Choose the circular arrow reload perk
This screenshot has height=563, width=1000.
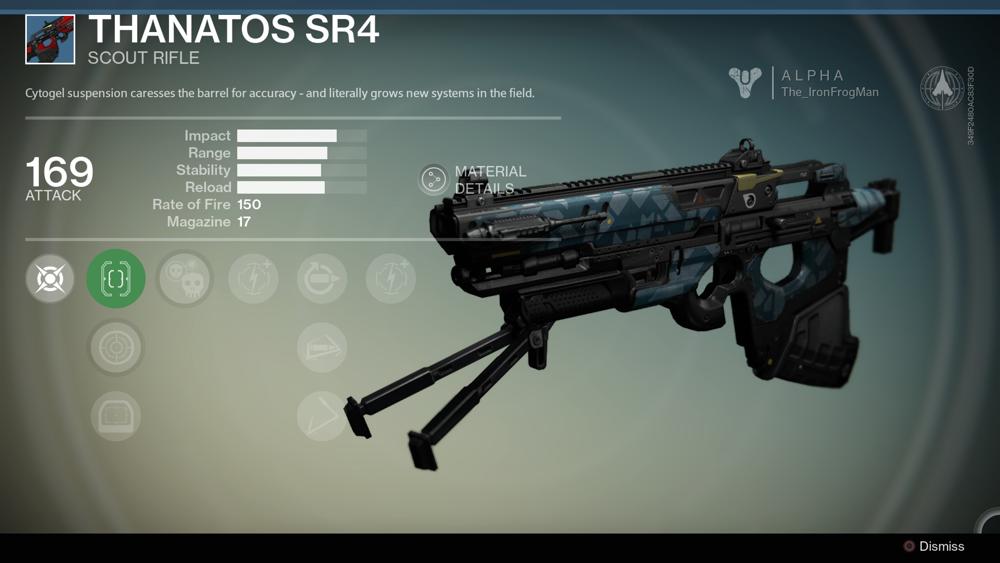(322, 278)
